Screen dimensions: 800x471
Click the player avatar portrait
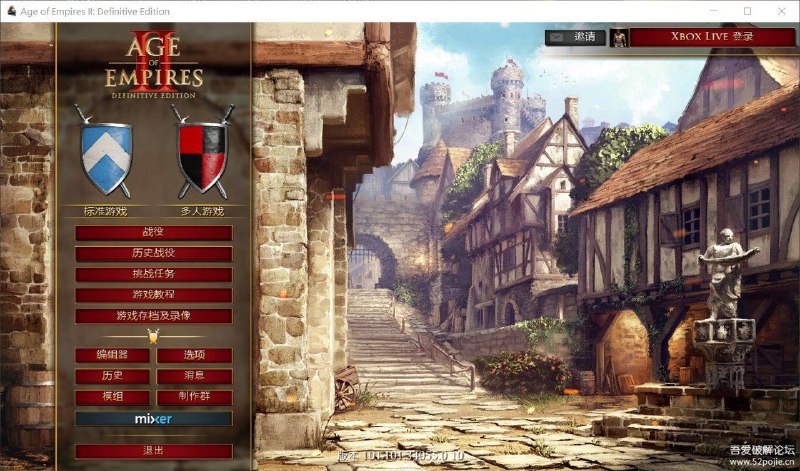tap(619, 37)
